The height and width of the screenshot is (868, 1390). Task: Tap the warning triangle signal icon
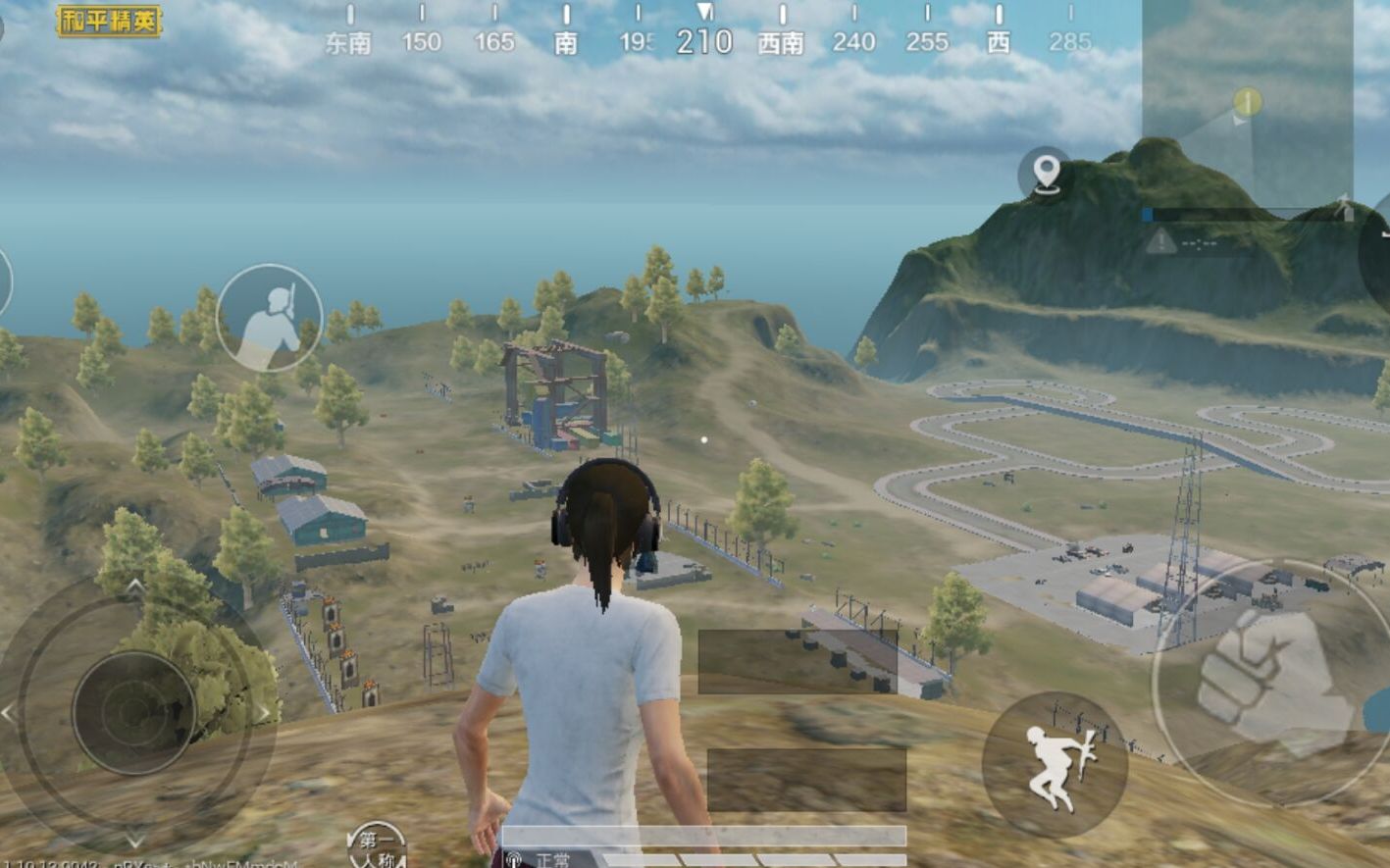[x=1161, y=239]
